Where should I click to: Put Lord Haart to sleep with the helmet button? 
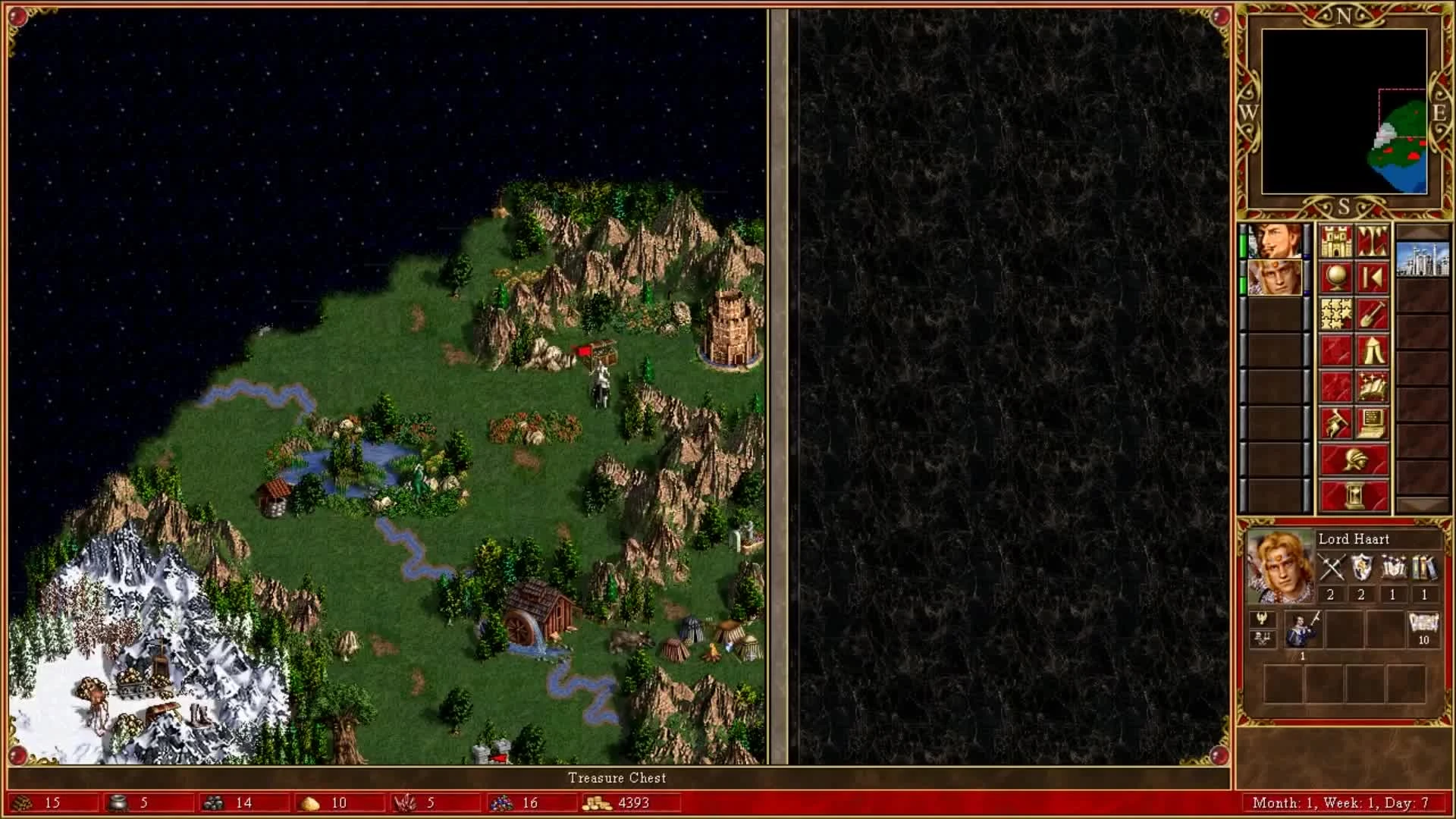1357,460
